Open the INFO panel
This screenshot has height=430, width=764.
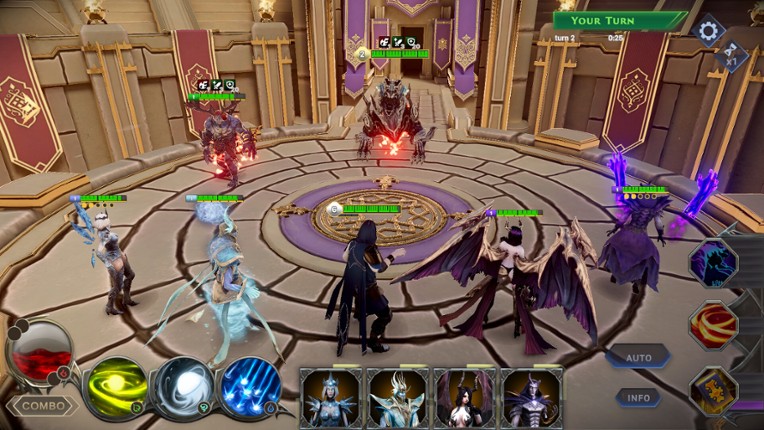point(637,397)
